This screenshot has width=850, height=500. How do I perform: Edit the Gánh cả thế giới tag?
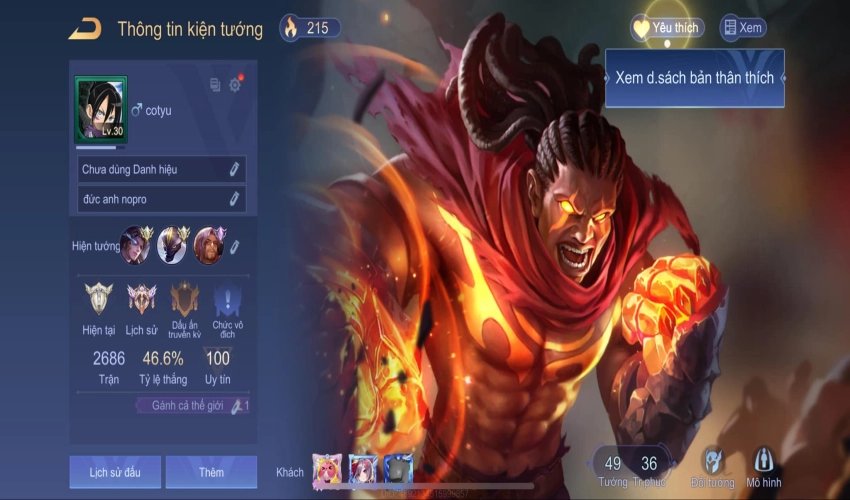pyautogui.click(x=237, y=406)
